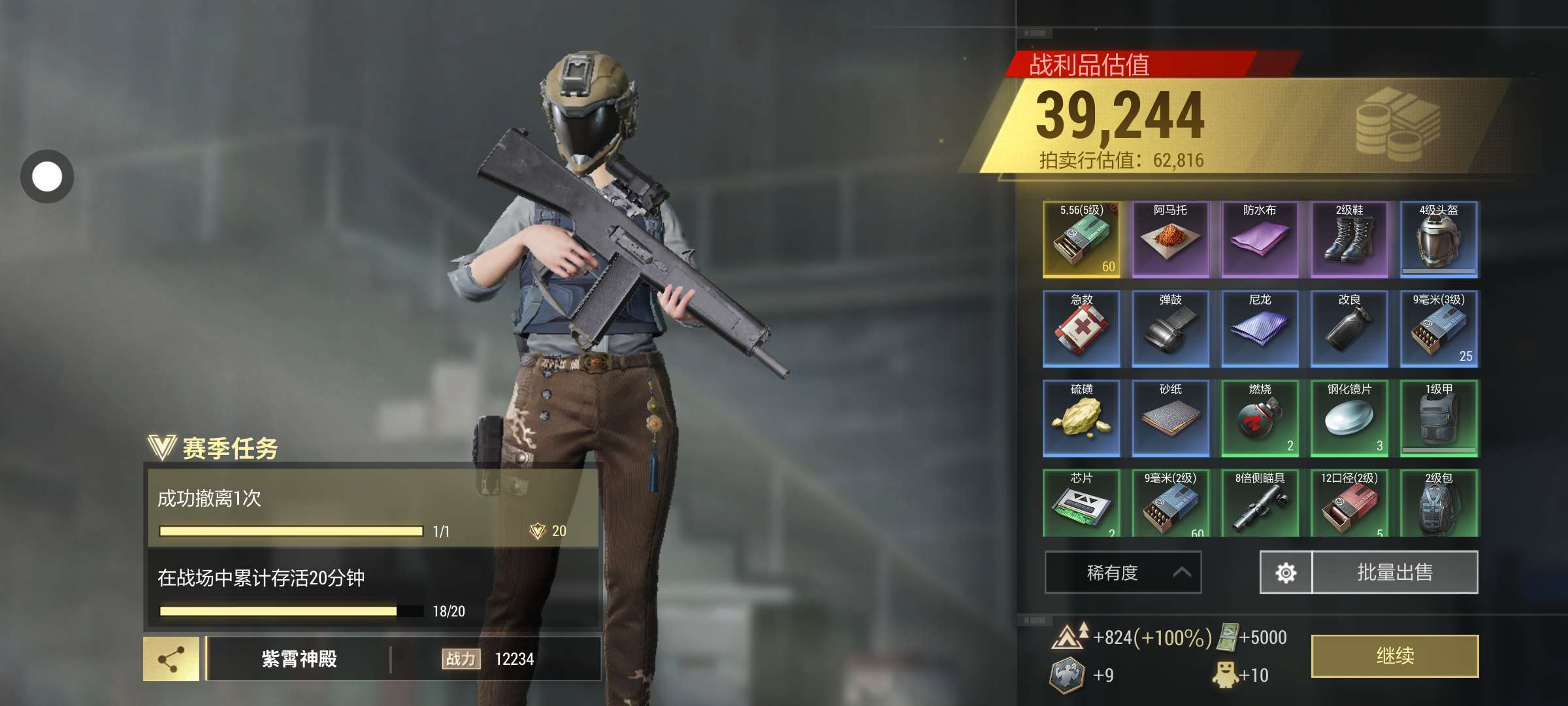Open the 成功撤离1次 season task
Screen dimensions: 1568x706
tap(372, 508)
